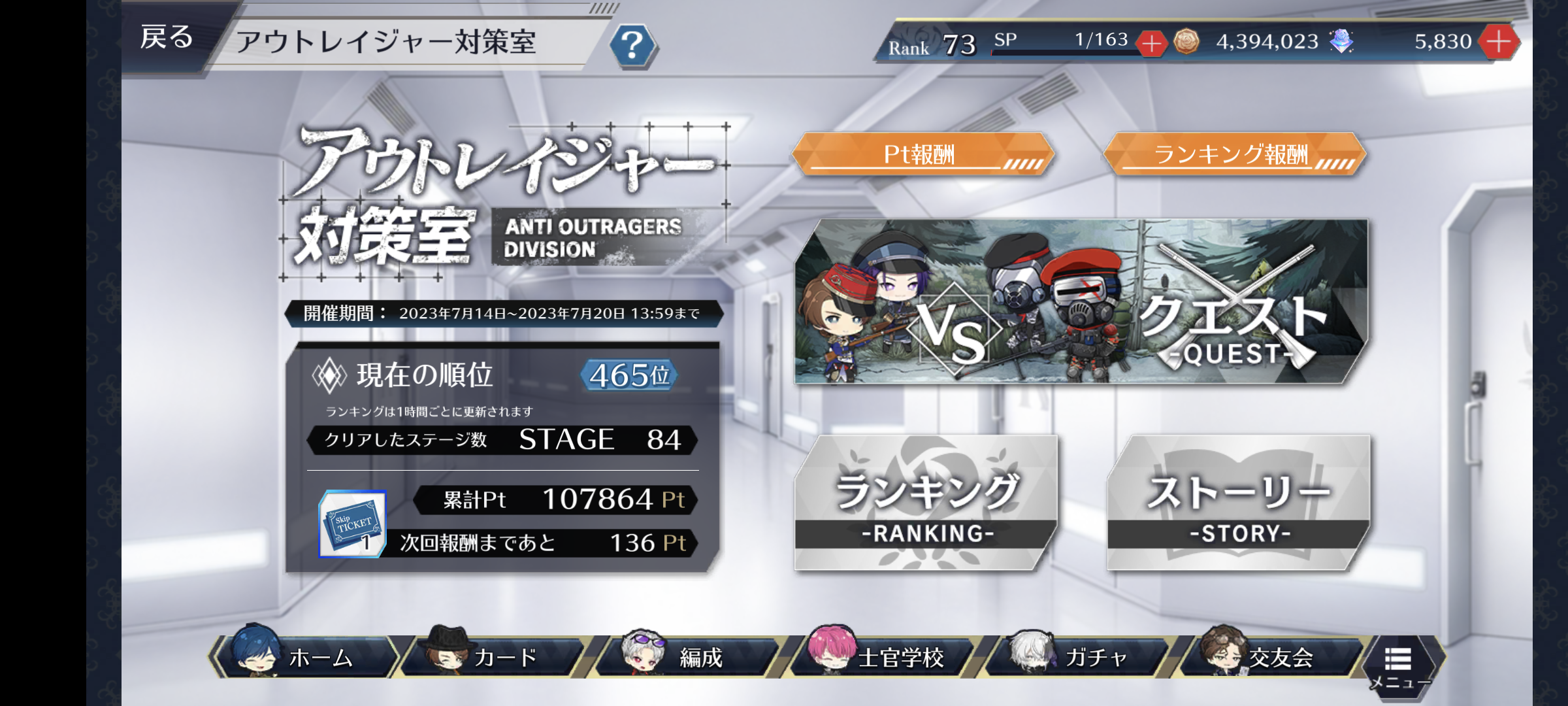The width and height of the screenshot is (1568, 706).
Task: Open 士官学校 from the bottom bar
Action: click(882, 656)
